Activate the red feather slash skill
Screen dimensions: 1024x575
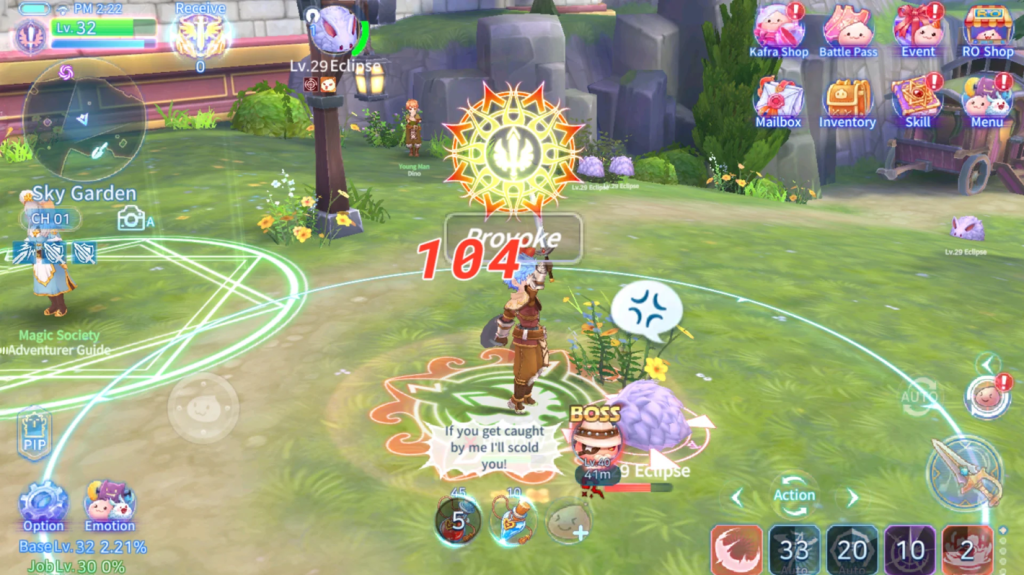[736, 550]
